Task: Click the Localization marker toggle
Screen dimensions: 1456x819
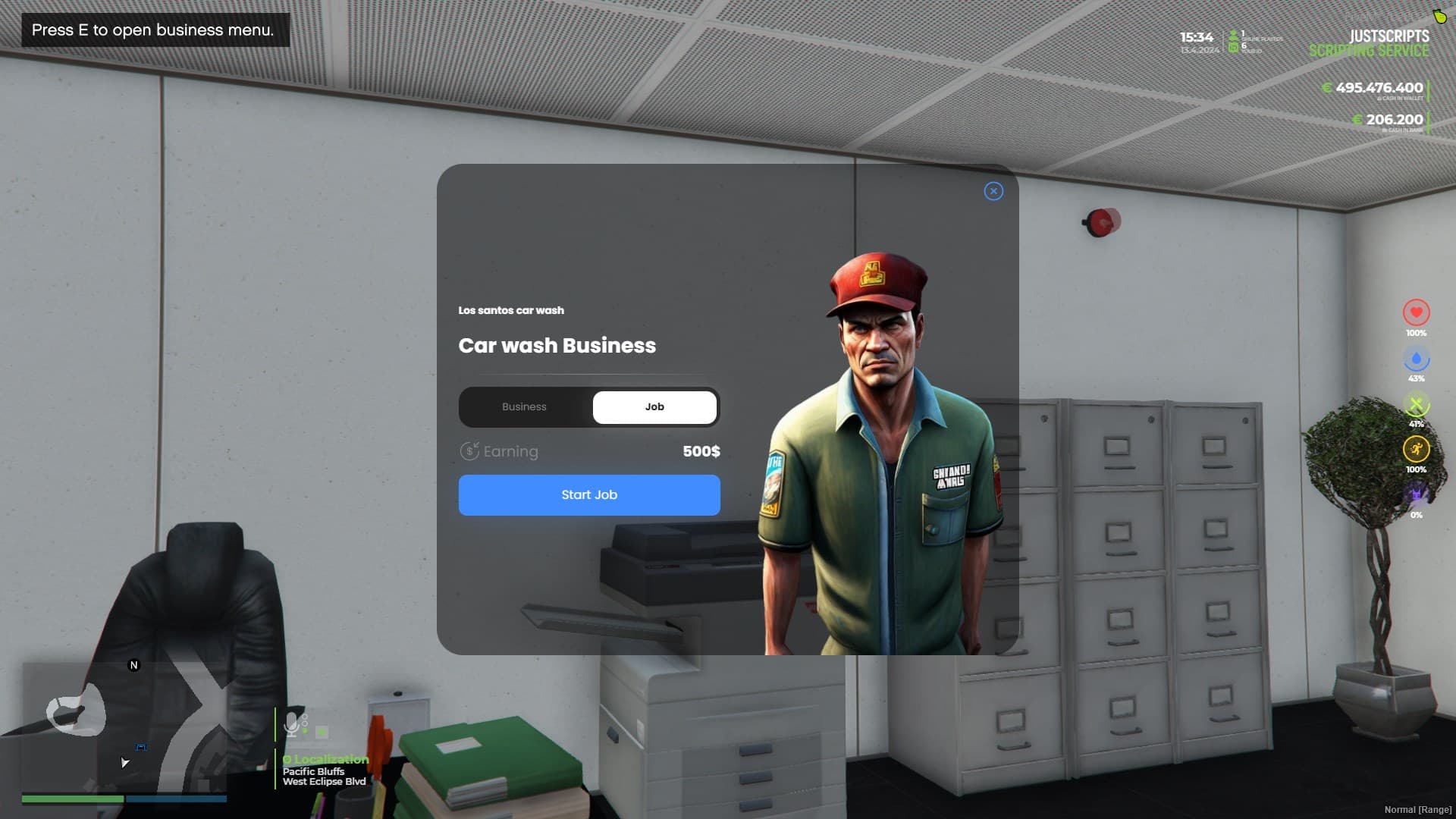Action: click(x=287, y=759)
